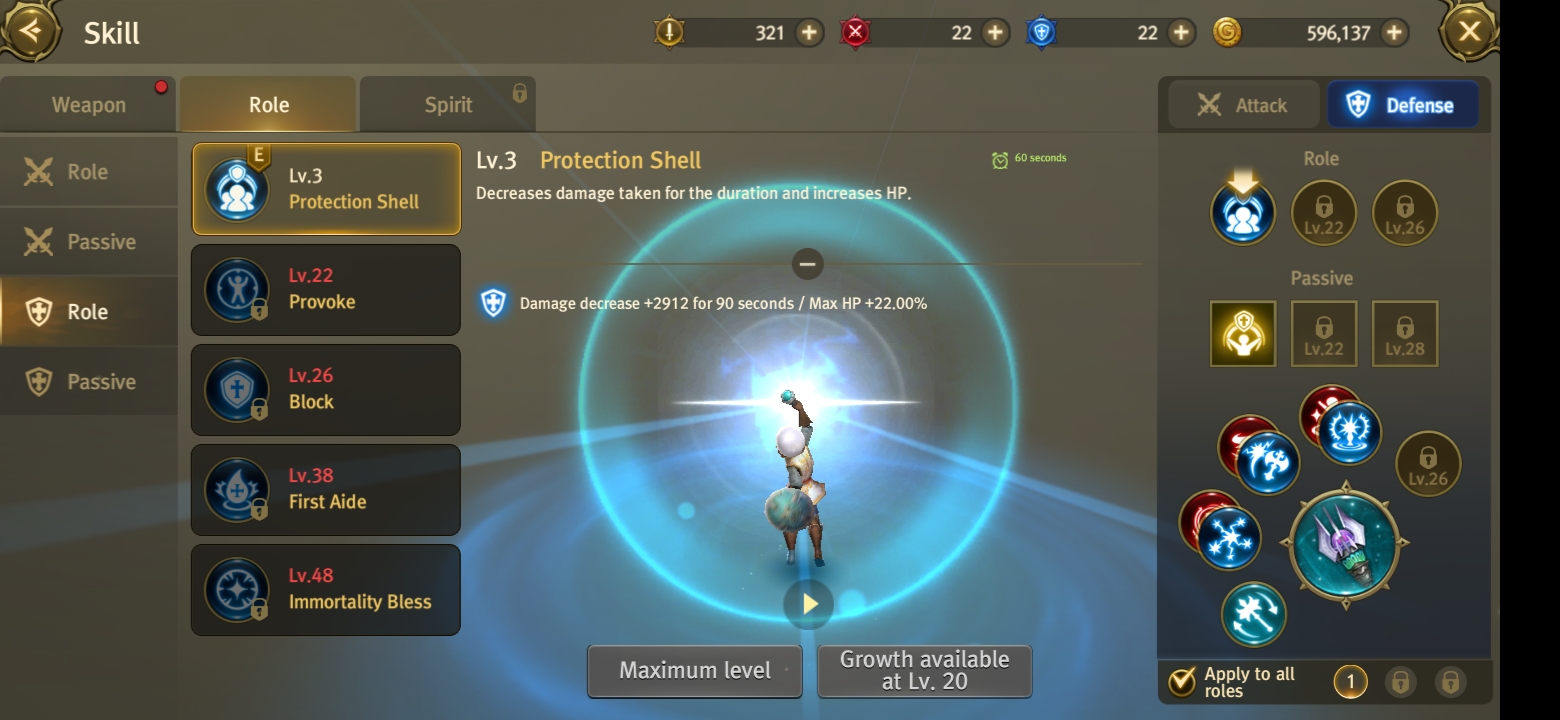Select the Immortality Bless skill

pos(326,589)
